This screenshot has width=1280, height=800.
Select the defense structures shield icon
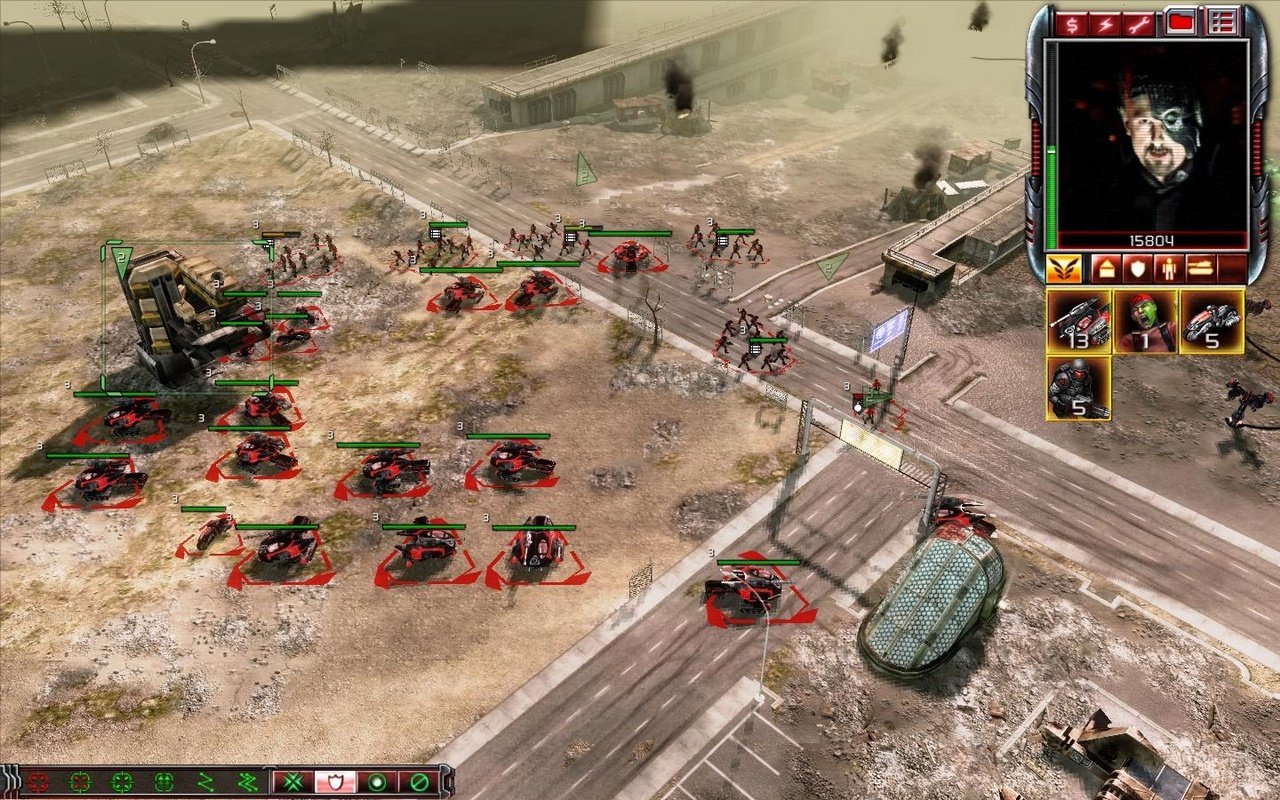pyautogui.click(x=1138, y=267)
